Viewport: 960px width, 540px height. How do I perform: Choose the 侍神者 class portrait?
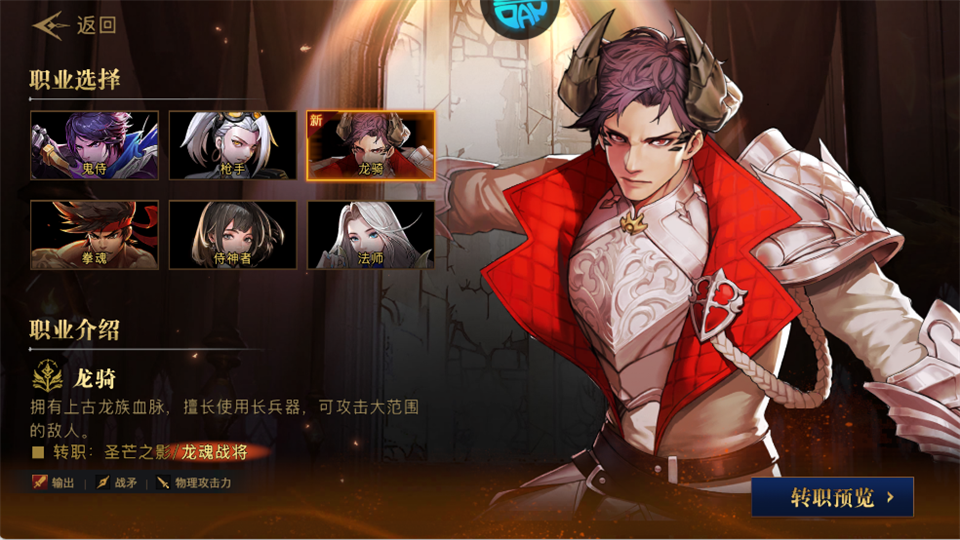point(232,235)
